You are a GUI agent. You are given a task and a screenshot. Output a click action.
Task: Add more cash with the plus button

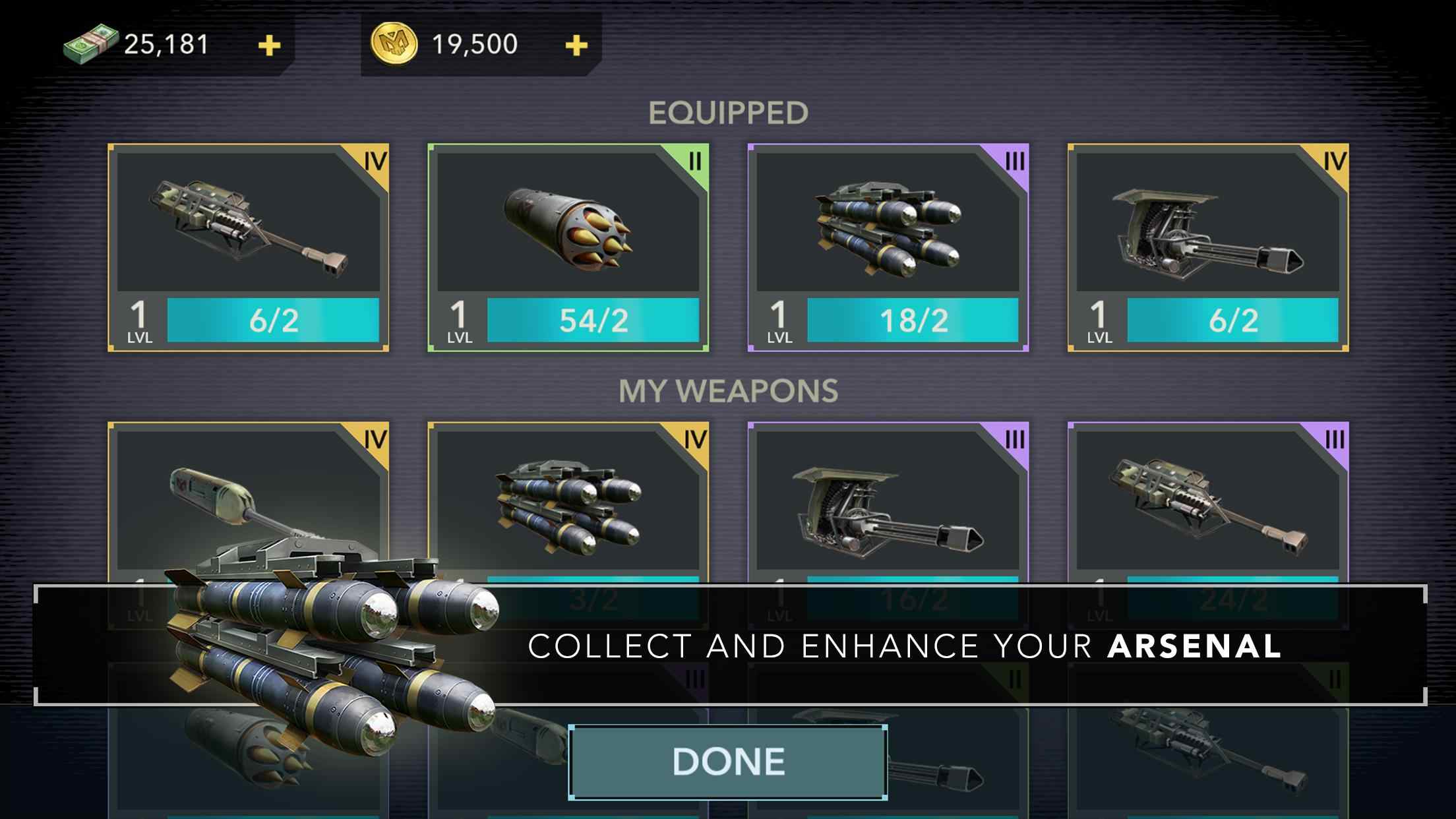(269, 45)
